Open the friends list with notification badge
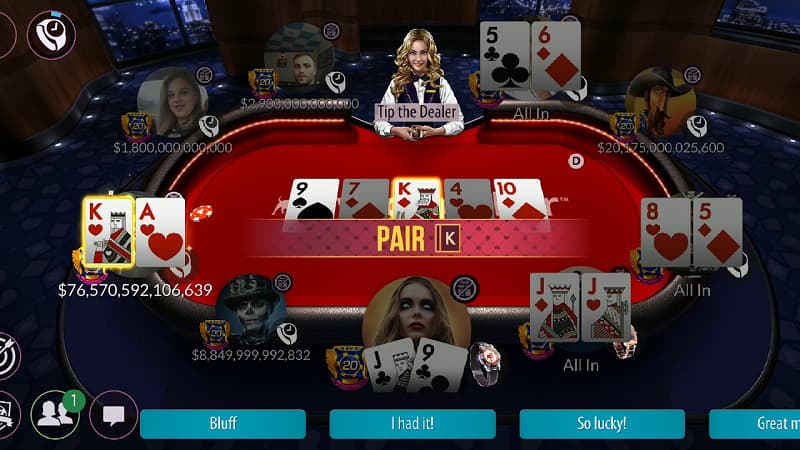This screenshot has height=450, width=800. [x=55, y=414]
